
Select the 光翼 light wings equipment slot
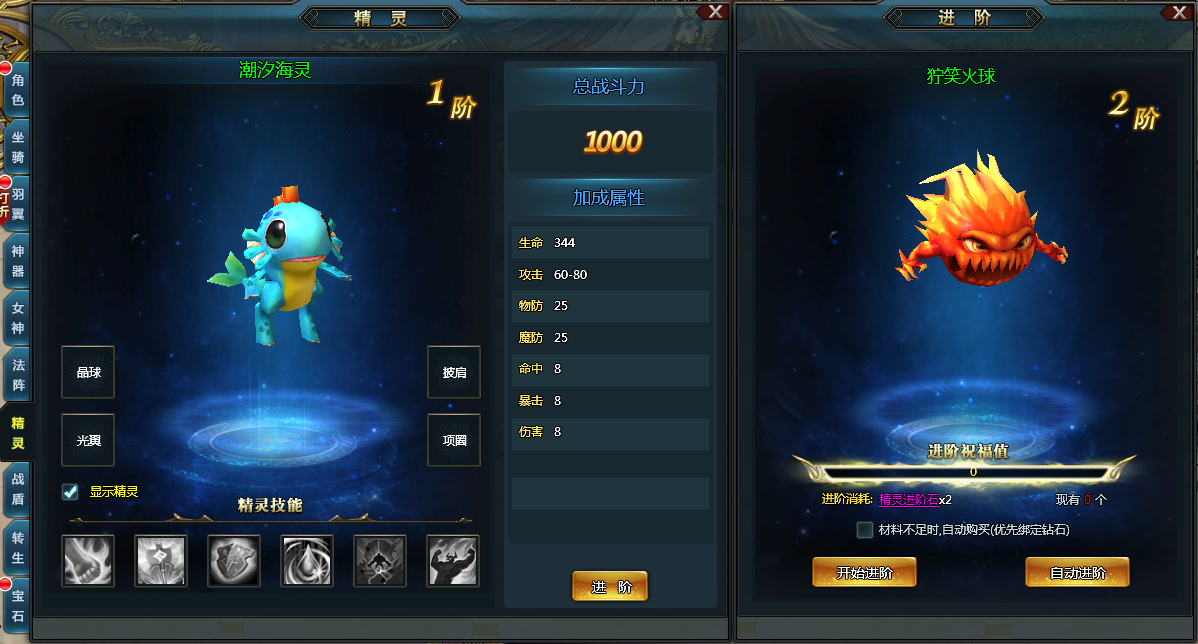pyautogui.click(x=88, y=440)
